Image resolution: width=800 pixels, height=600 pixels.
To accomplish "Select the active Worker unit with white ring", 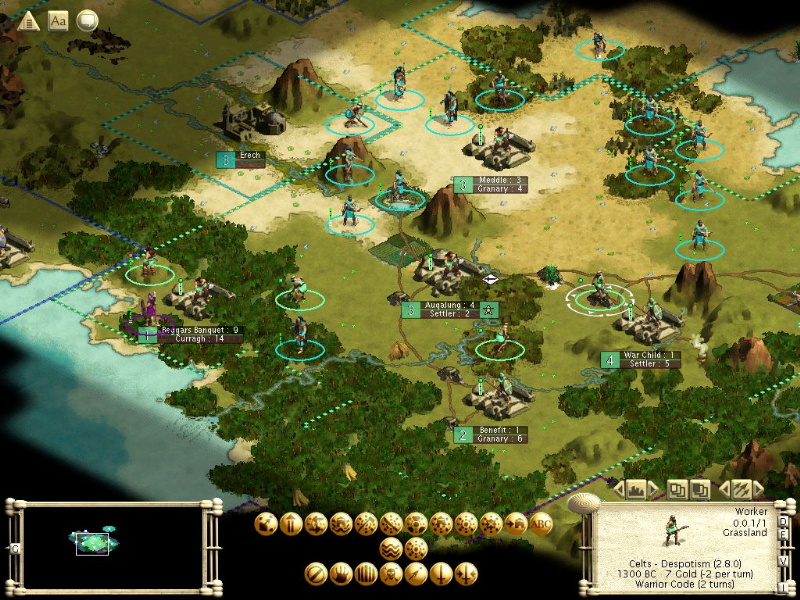I will [x=600, y=293].
